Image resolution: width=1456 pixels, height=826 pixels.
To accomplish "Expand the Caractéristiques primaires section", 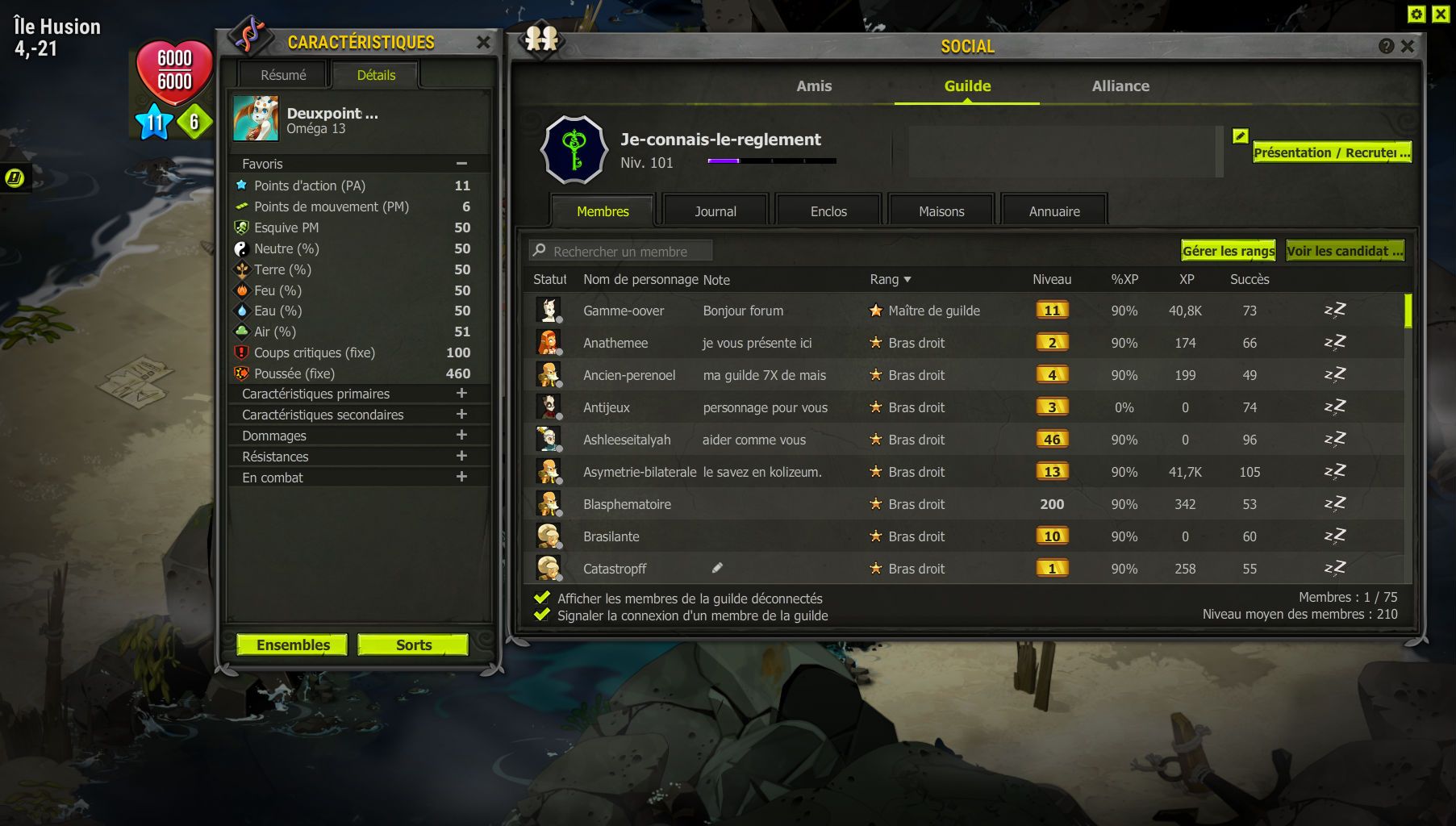I will click(x=461, y=394).
